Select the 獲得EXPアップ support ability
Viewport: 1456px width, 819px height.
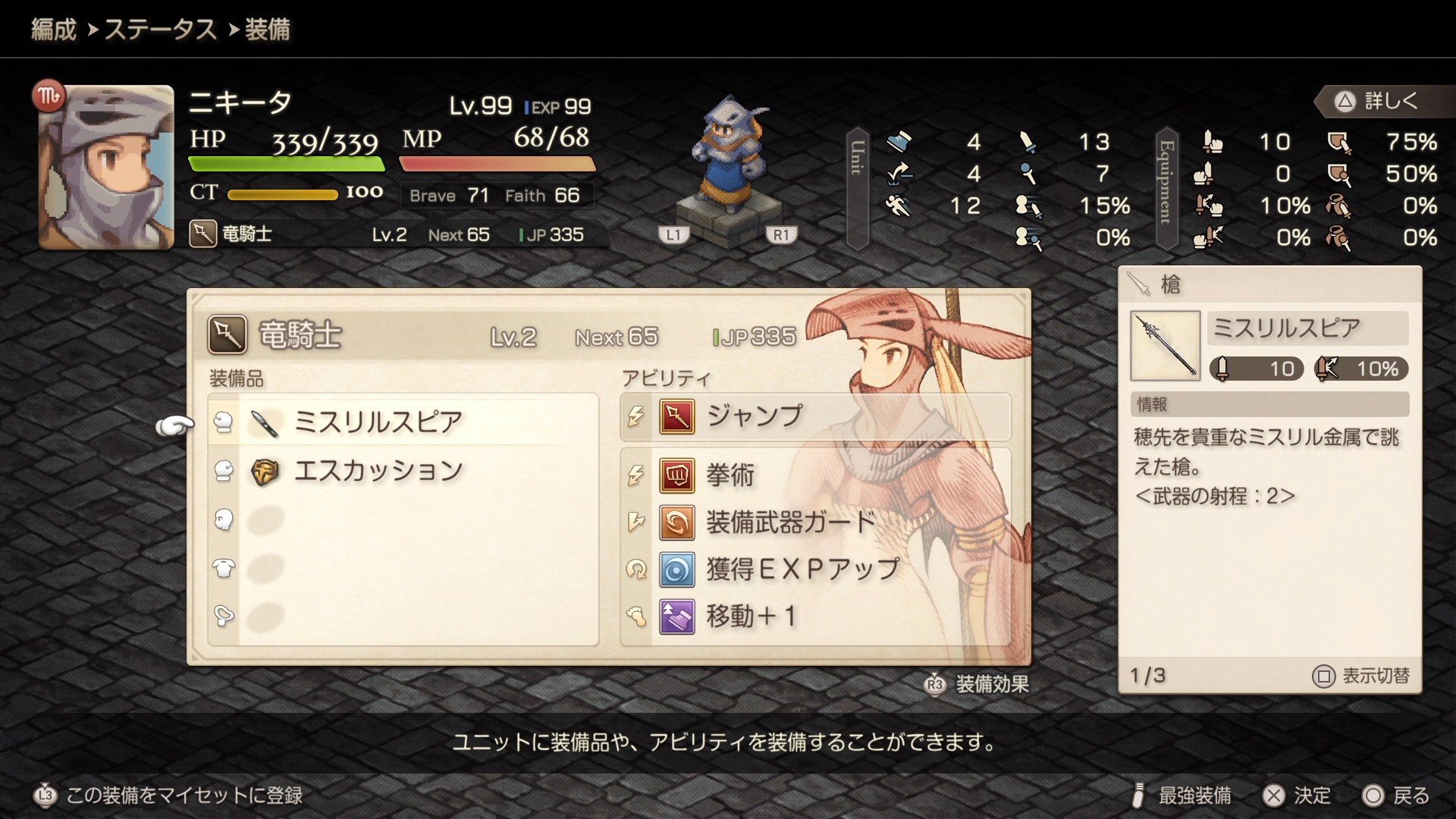802,570
